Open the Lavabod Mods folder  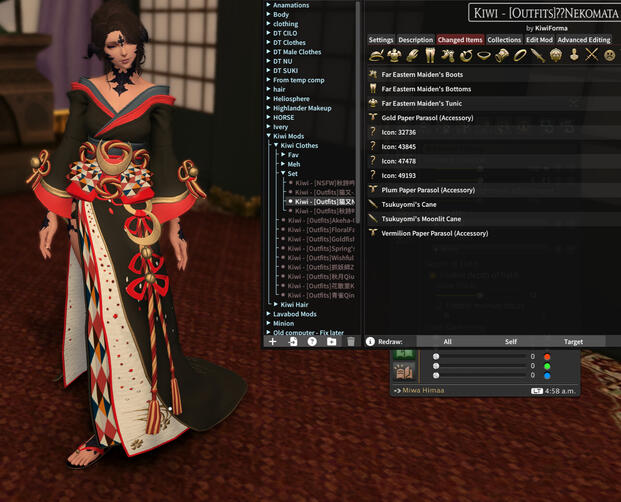coord(294,314)
